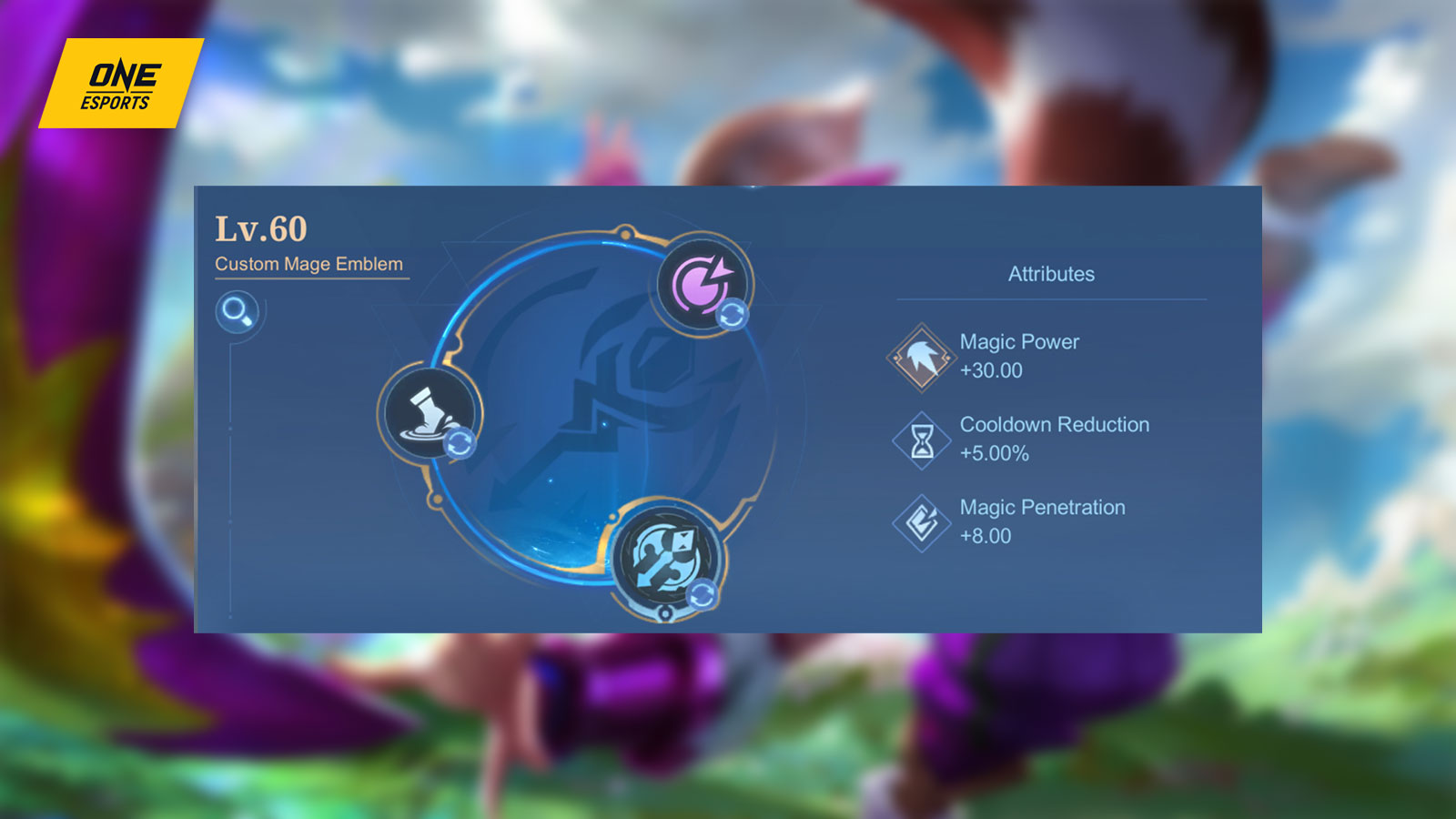1456x819 pixels.
Task: Click the Magic Power attribute icon
Action: point(920,355)
